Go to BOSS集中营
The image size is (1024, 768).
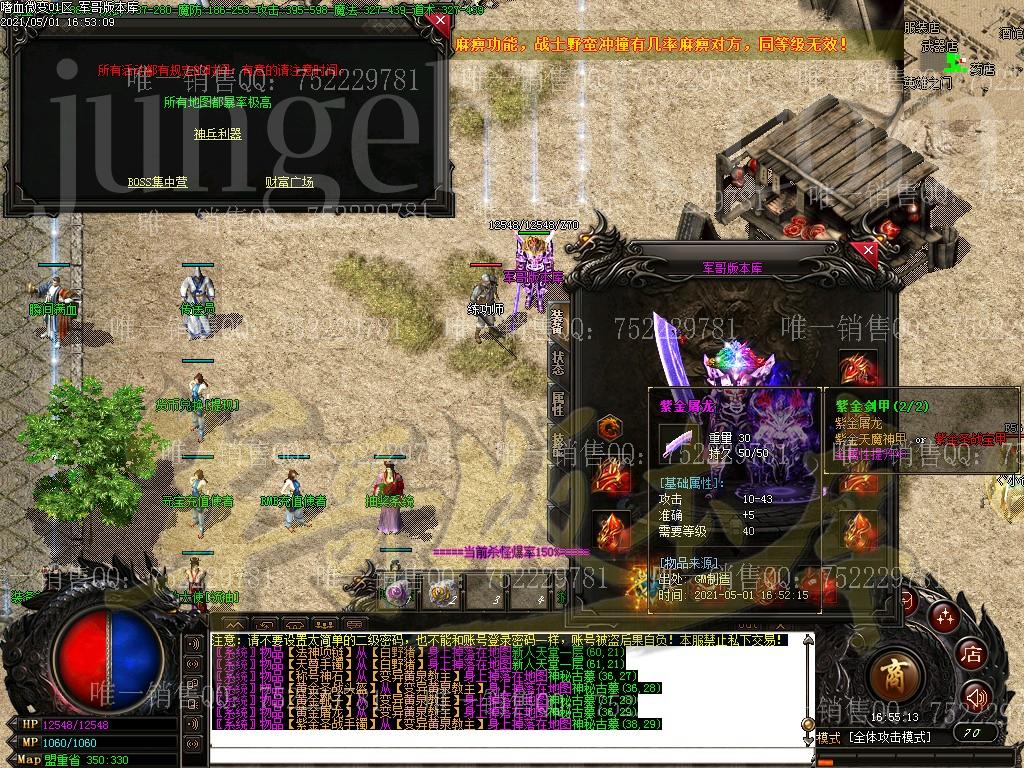click(x=157, y=182)
